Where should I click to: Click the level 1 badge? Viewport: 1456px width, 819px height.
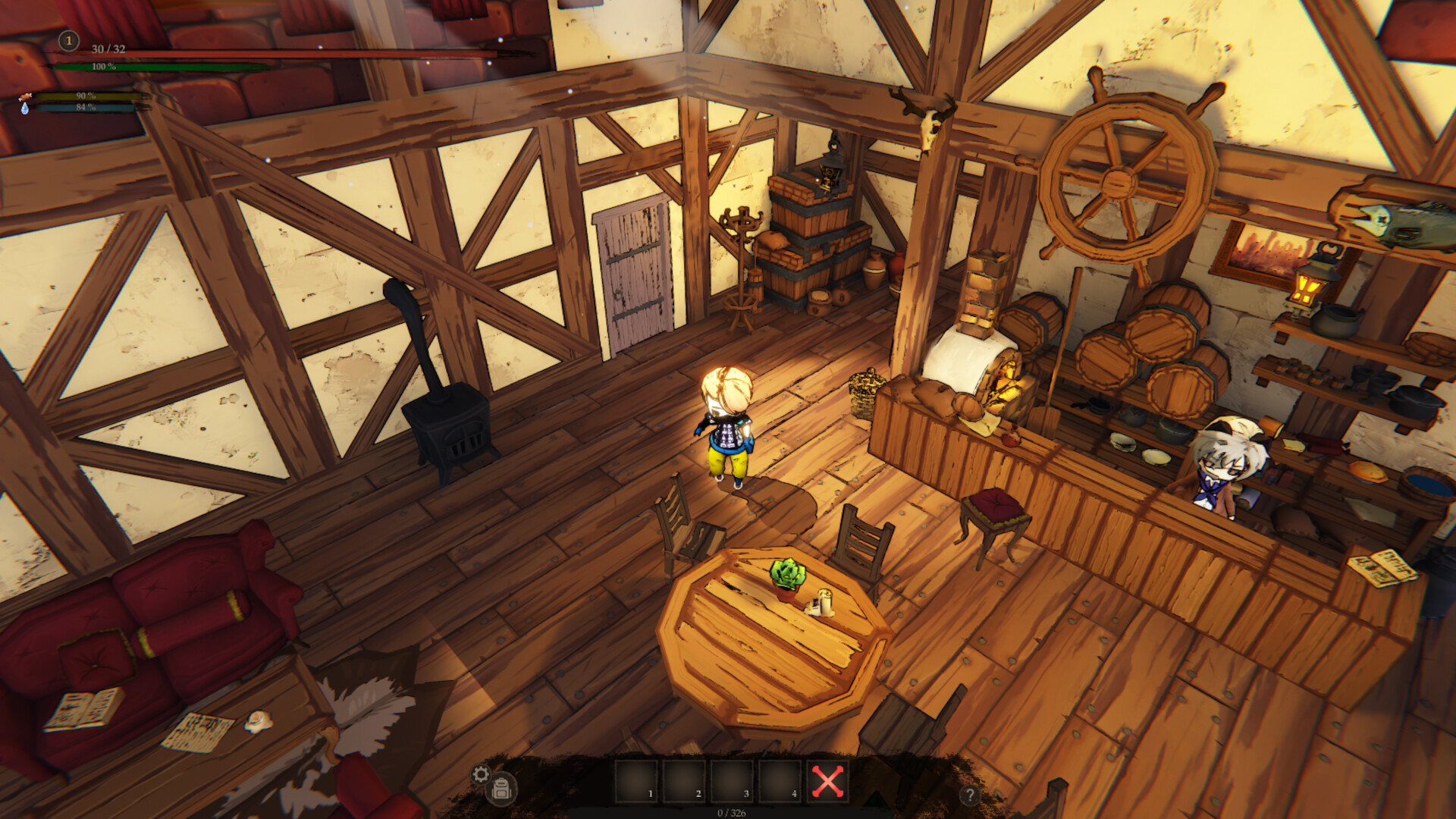point(69,41)
